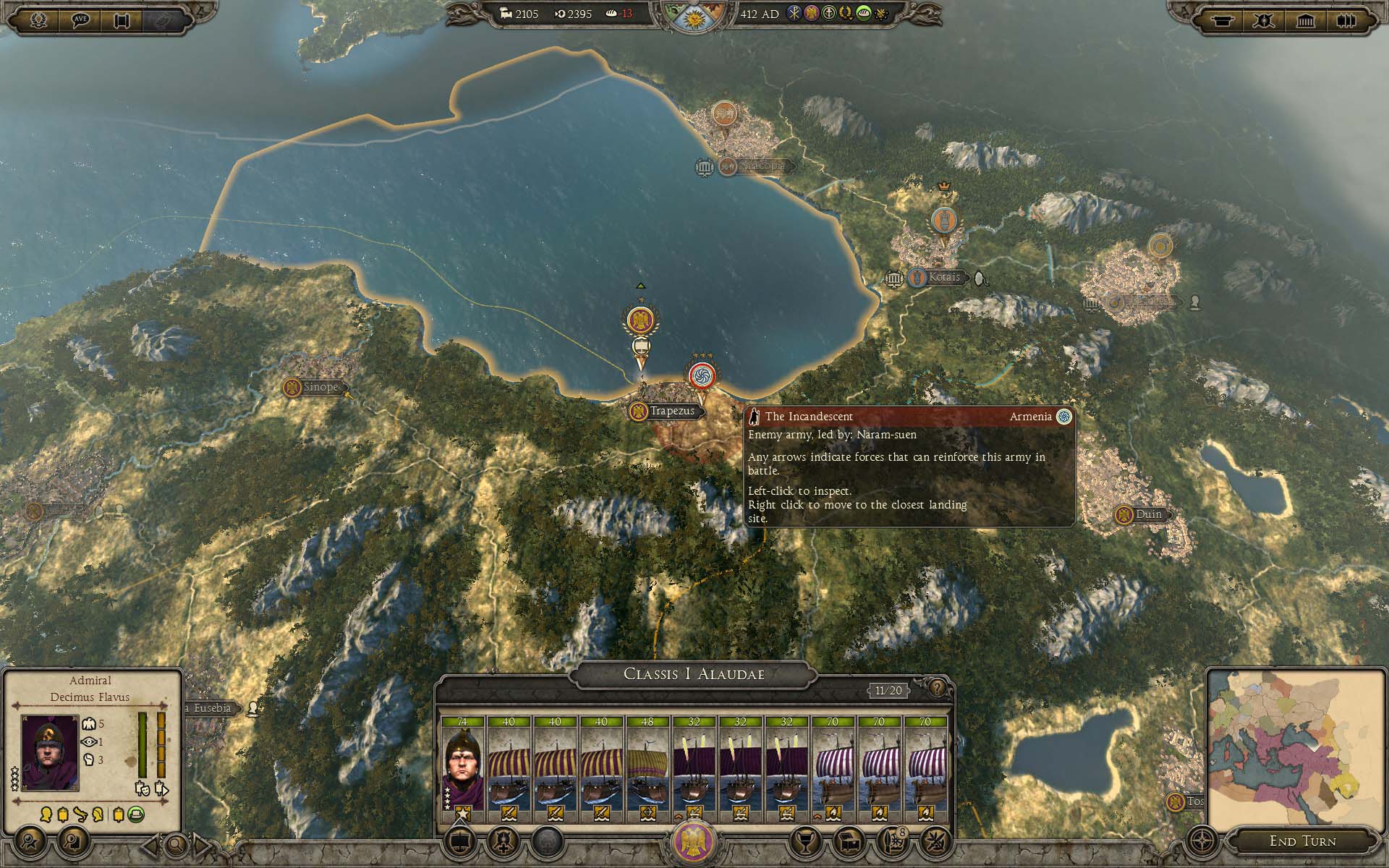Select the admiral unit card with 74 men
The height and width of the screenshot is (868, 1389).
click(x=463, y=768)
